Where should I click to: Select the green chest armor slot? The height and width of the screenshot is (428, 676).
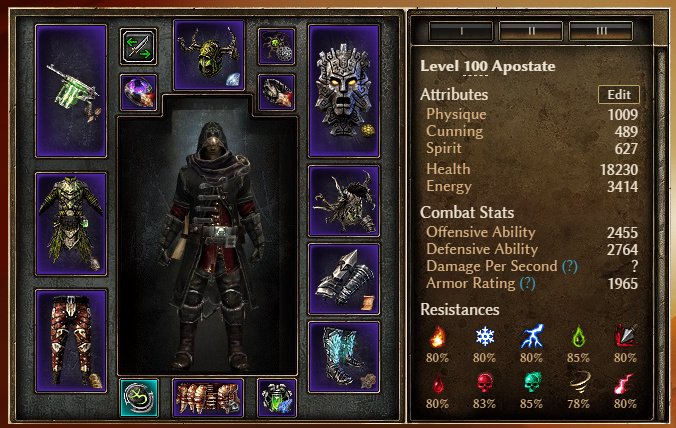point(70,224)
